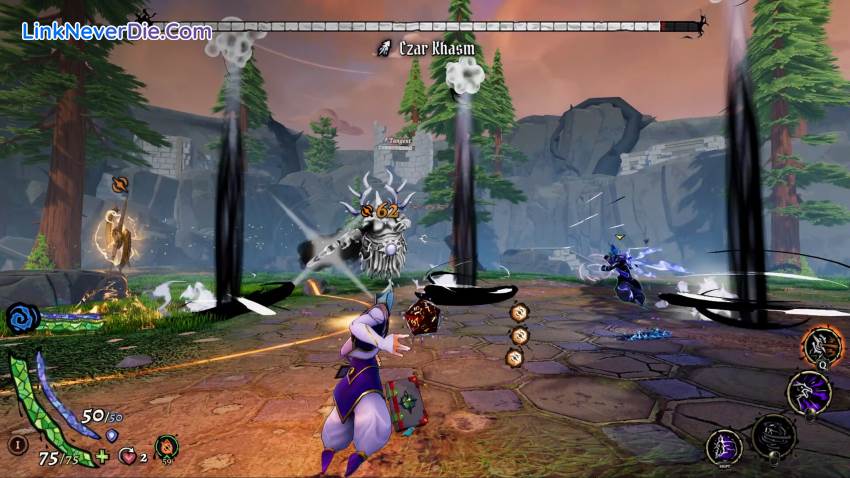Select the blue spiral icon
Viewport: 850px width, 478px height.
tap(20, 319)
